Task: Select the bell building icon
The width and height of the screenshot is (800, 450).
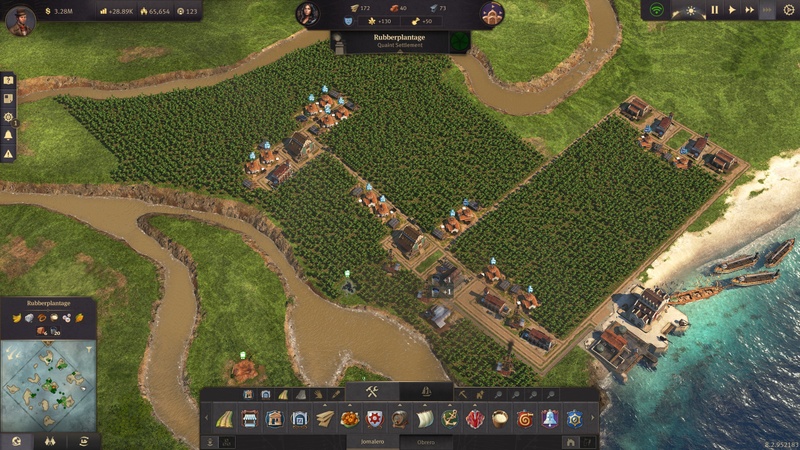Action: [x=549, y=418]
